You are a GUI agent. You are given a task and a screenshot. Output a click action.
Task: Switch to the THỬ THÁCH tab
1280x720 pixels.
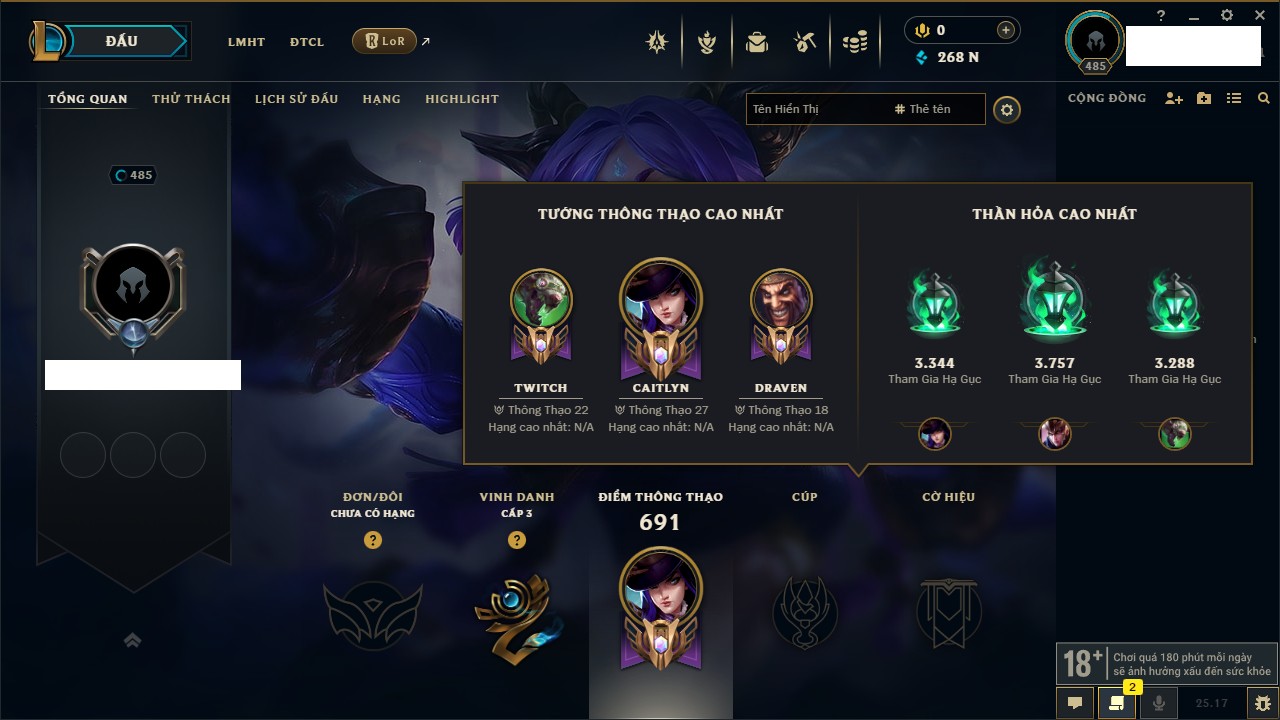click(x=191, y=99)
